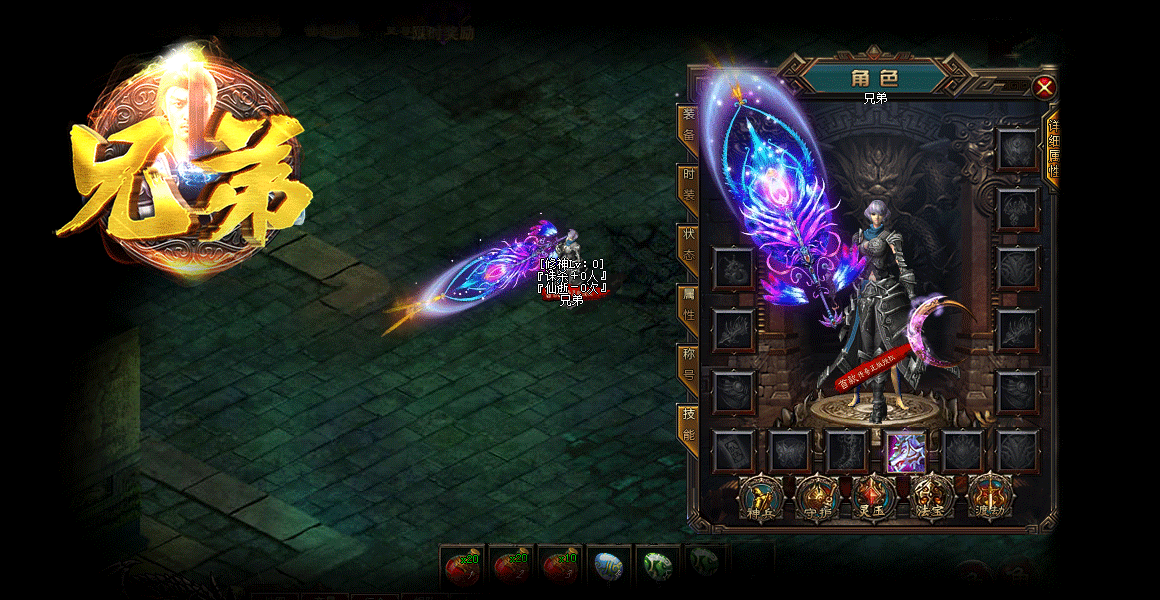Use the blue egg in the hotbar
This screenshot has width=1160, height=600.
608,567
